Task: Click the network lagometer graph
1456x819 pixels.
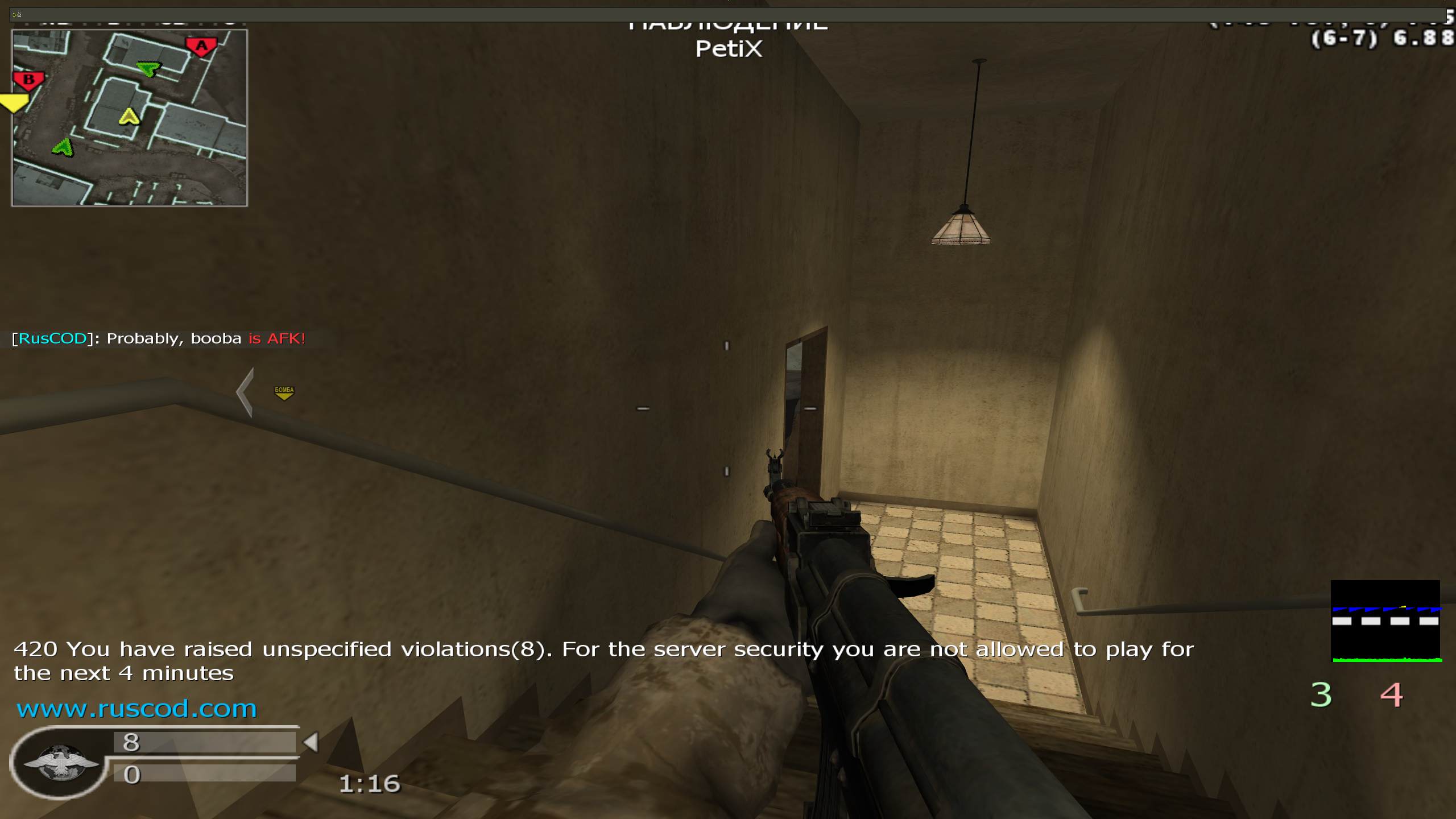Action: point(1385,621)
